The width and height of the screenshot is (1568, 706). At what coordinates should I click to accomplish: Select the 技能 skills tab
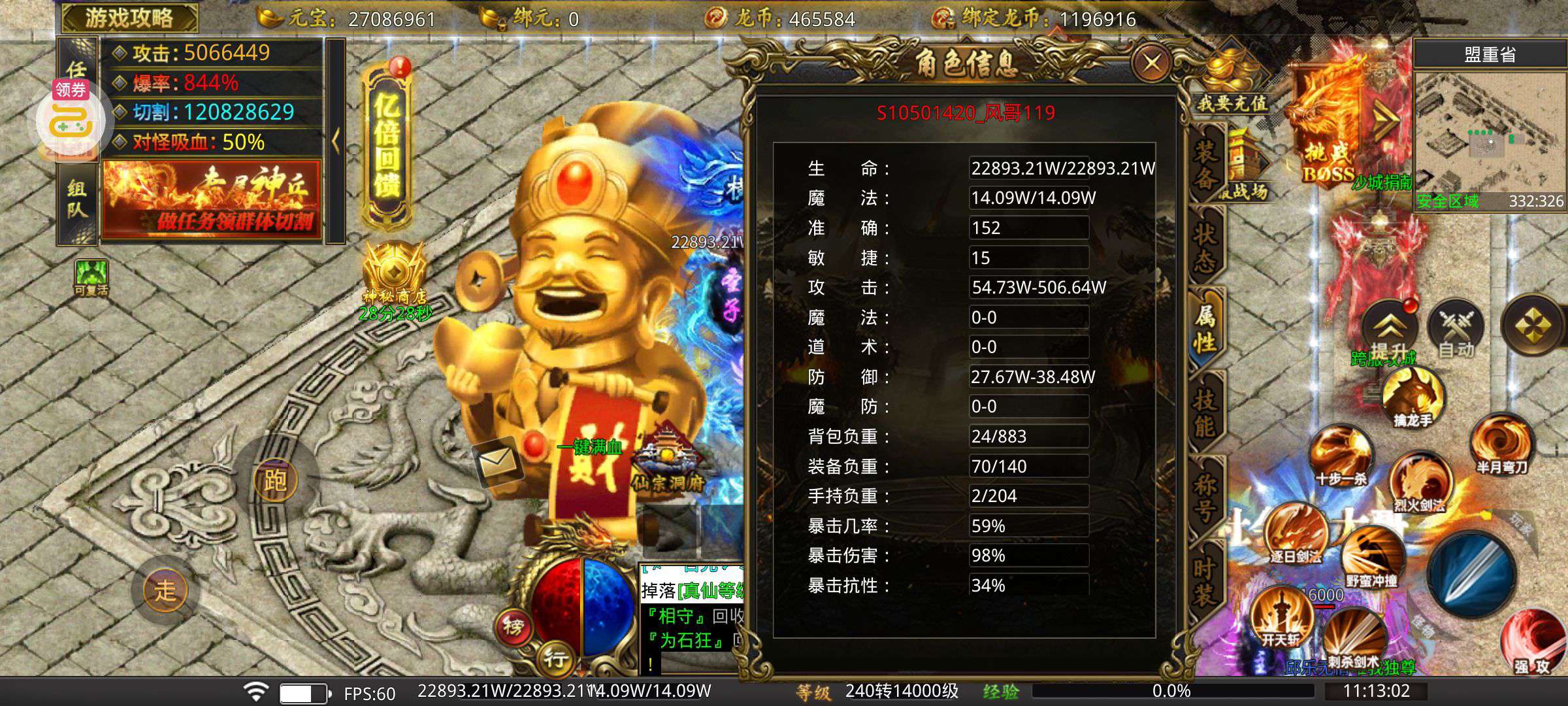(1205, 412)
